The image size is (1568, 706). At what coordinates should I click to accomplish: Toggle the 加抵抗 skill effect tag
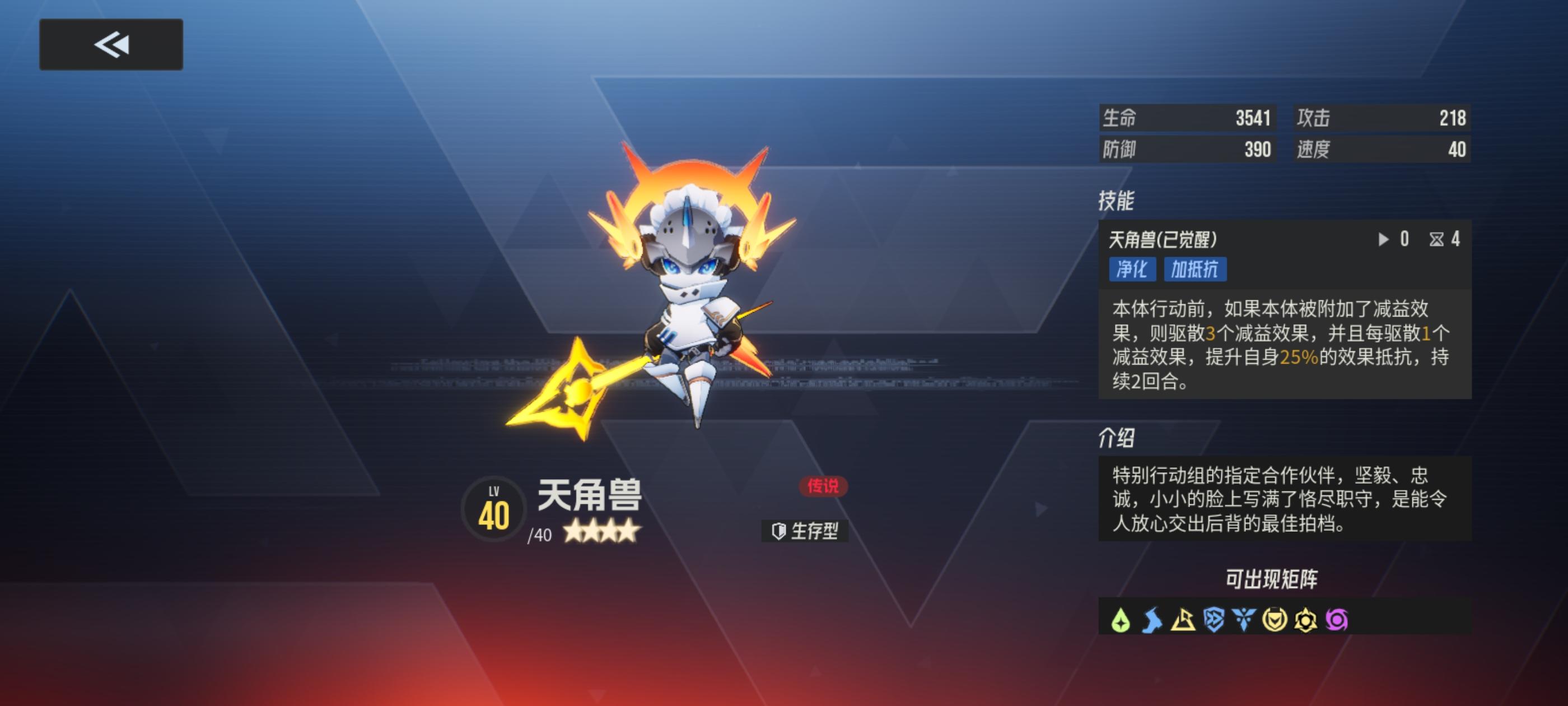point(1194,270)
